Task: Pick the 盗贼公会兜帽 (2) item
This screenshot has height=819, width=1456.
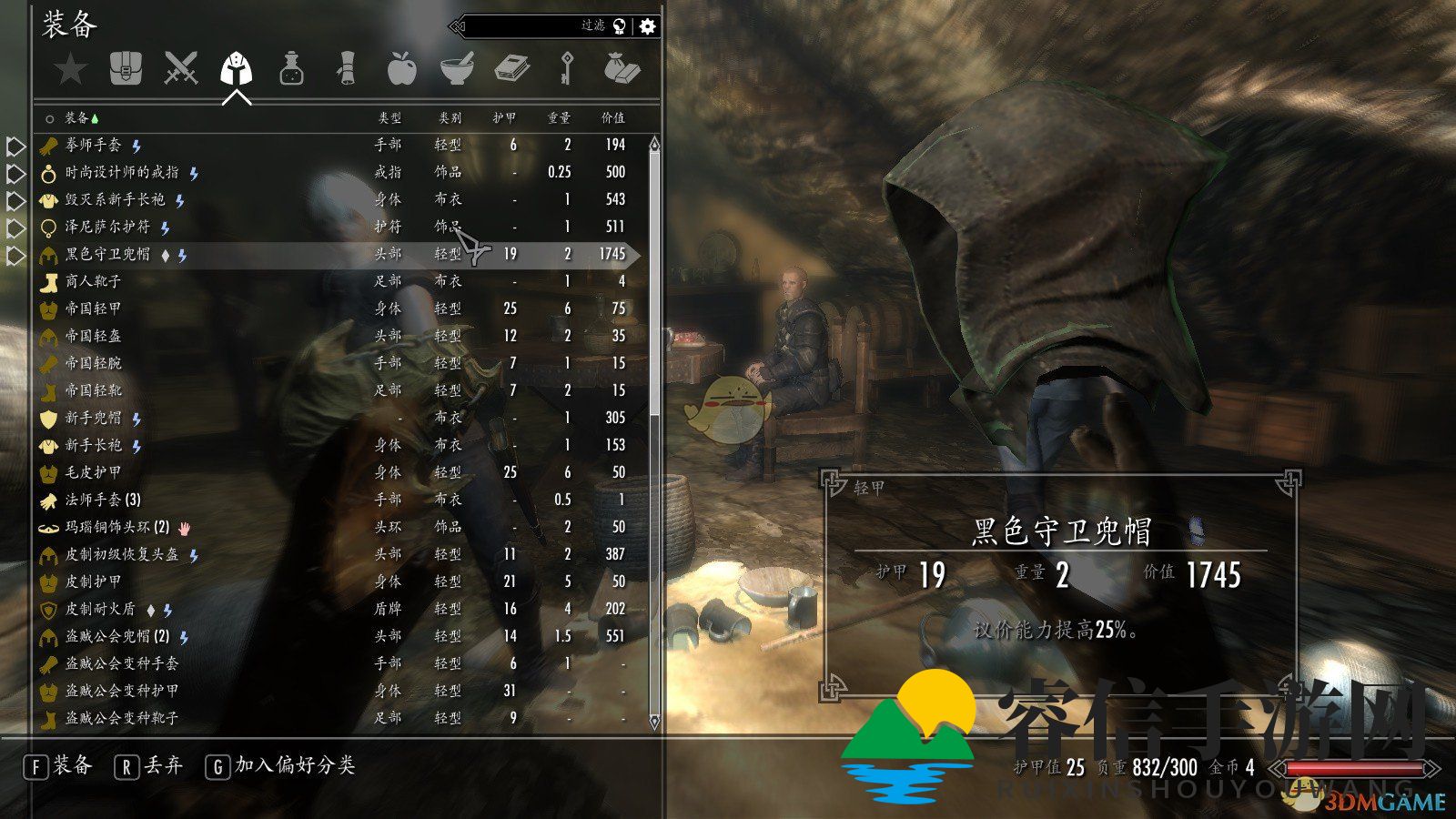Action: [x=116, y=636]
